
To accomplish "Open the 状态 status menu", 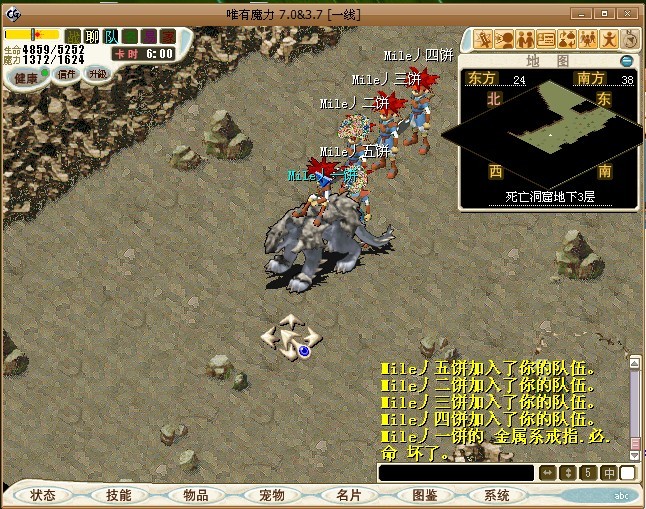I will click(x=43, y=495).
